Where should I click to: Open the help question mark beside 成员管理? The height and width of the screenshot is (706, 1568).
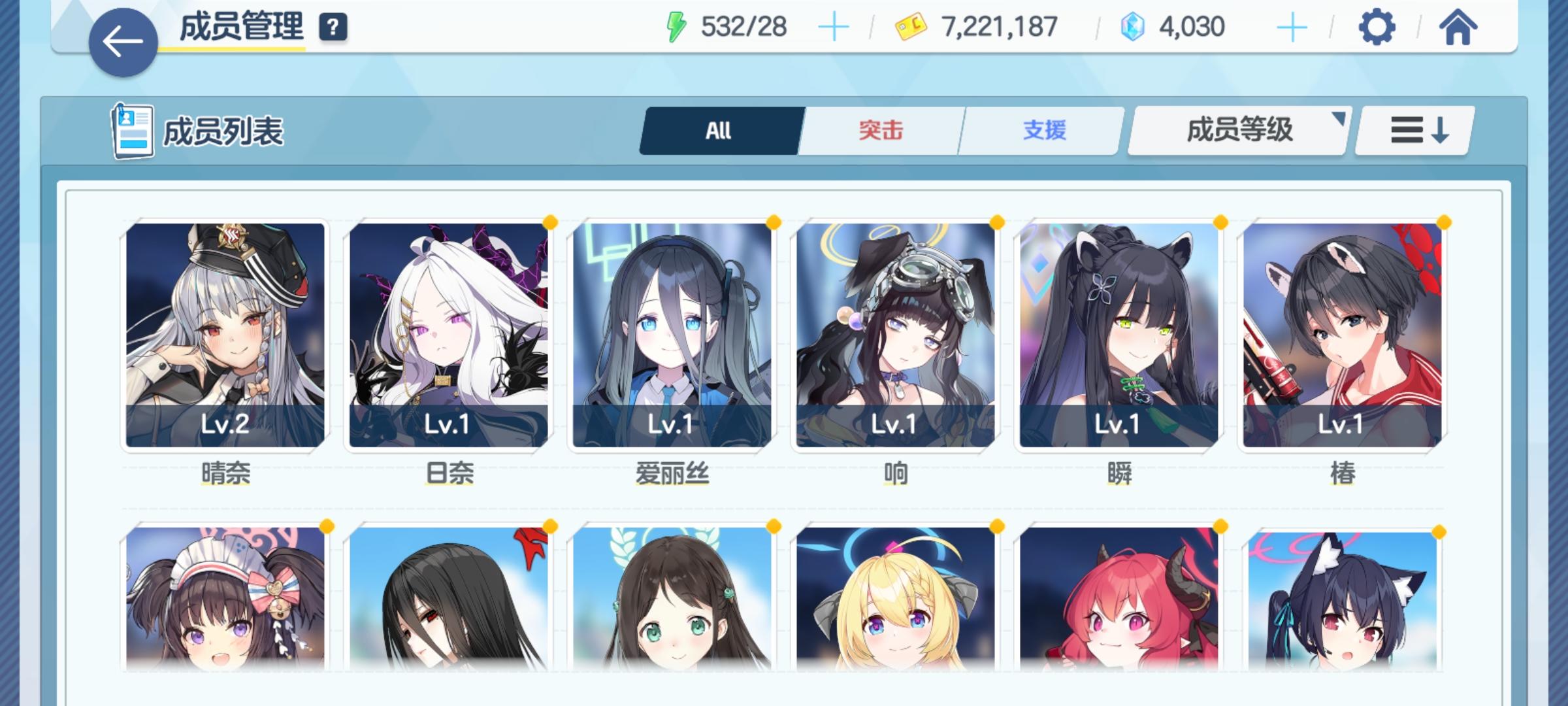click(x=333, y=27)
